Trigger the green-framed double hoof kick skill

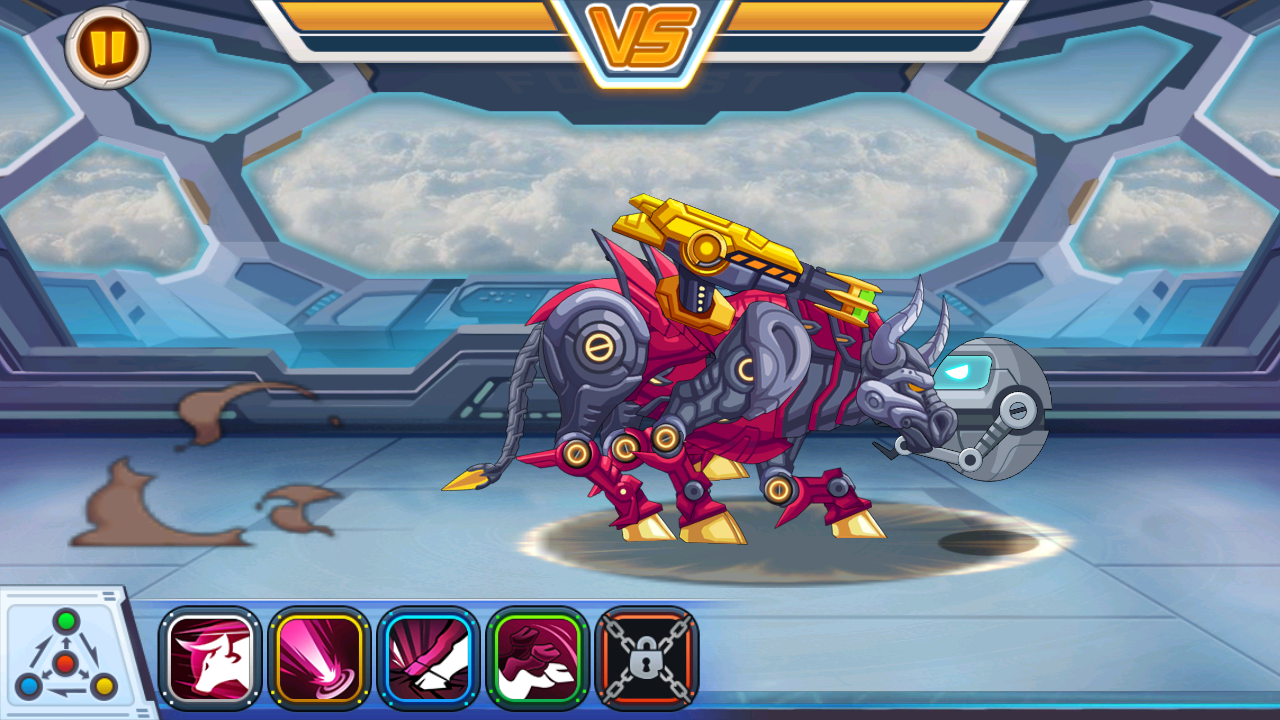[x=537, y=657]
